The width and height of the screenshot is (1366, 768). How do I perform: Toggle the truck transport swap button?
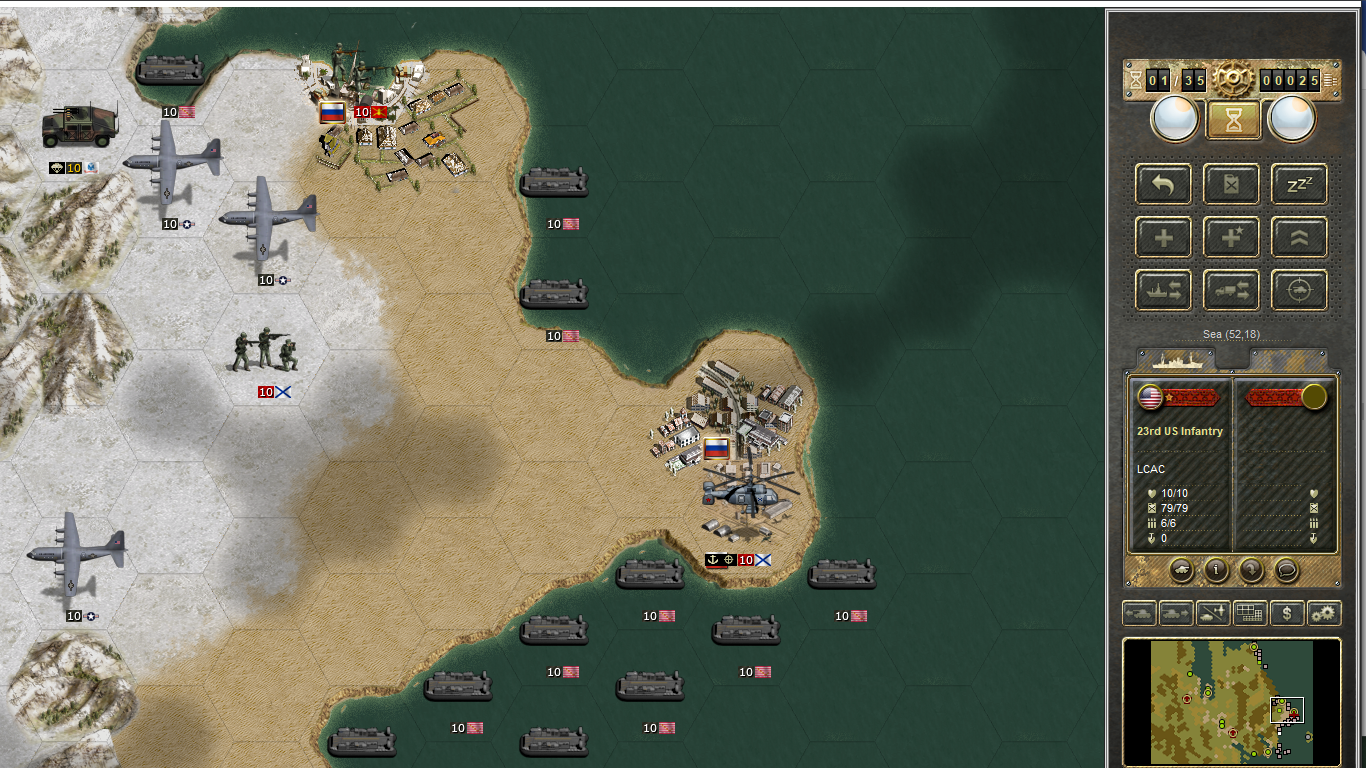[1231, 291]
